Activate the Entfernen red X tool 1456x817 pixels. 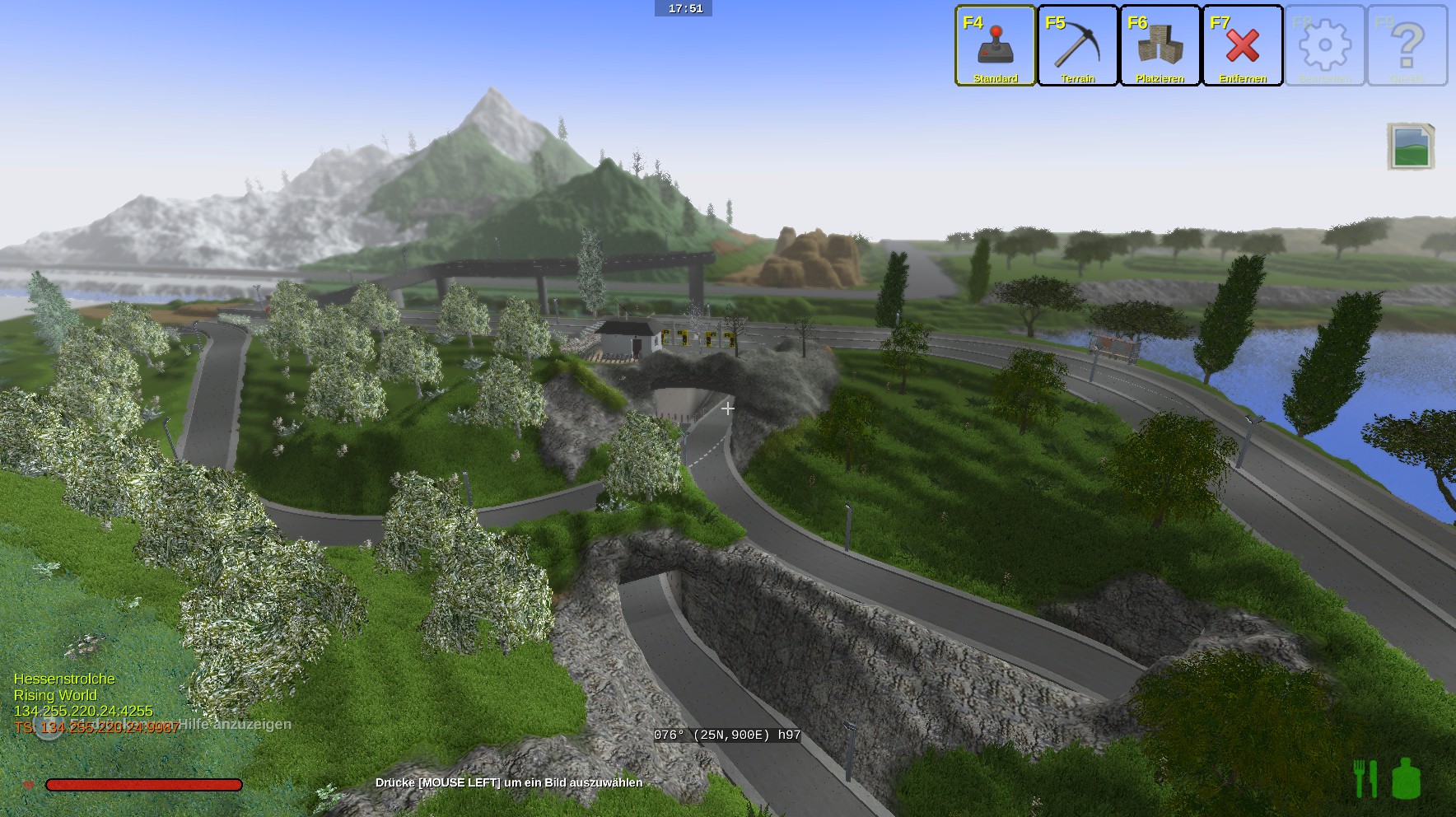[1242, 46]
